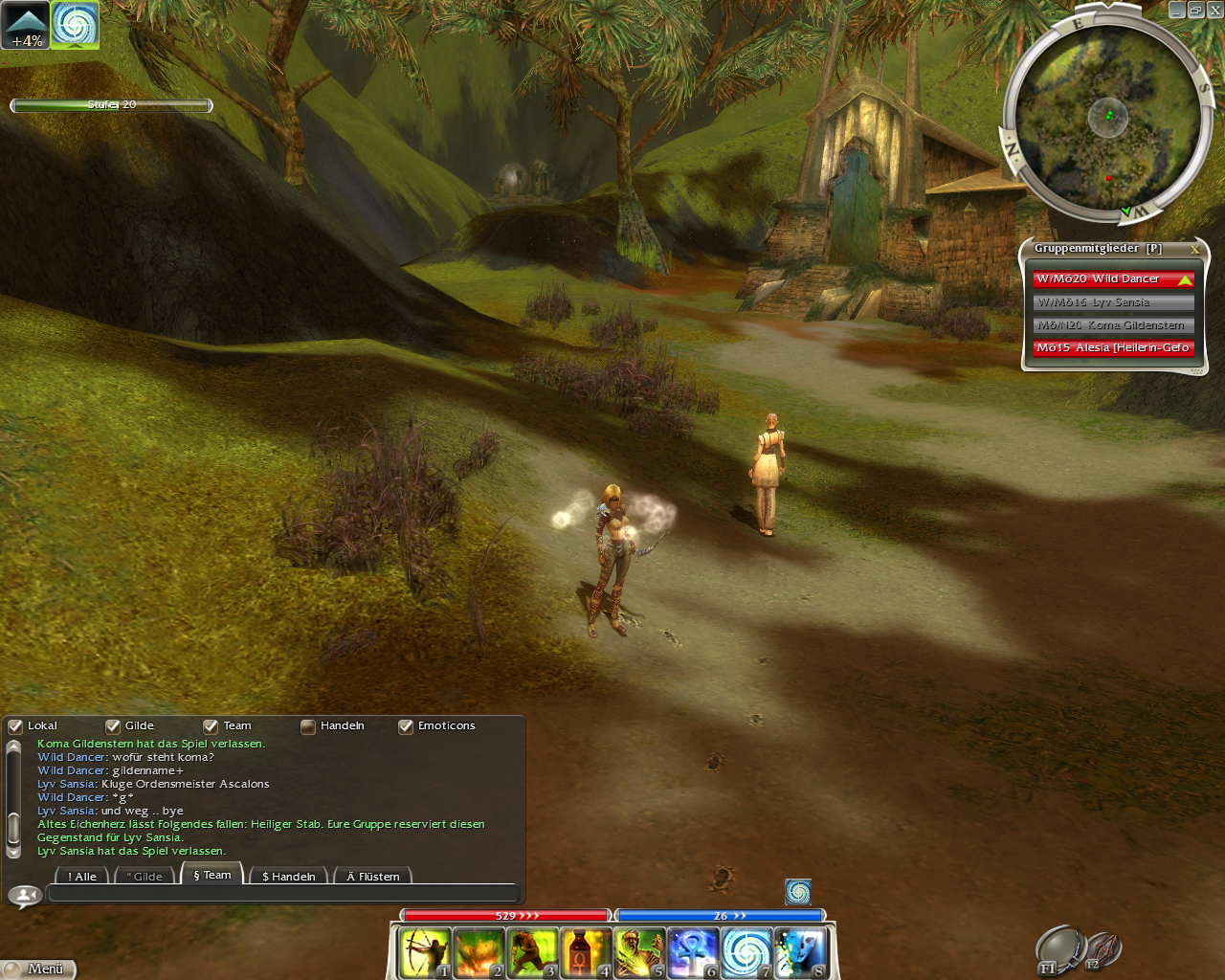1225x980 pixels.
Task: Click the chat message input field
Action: tap(282, 894)
